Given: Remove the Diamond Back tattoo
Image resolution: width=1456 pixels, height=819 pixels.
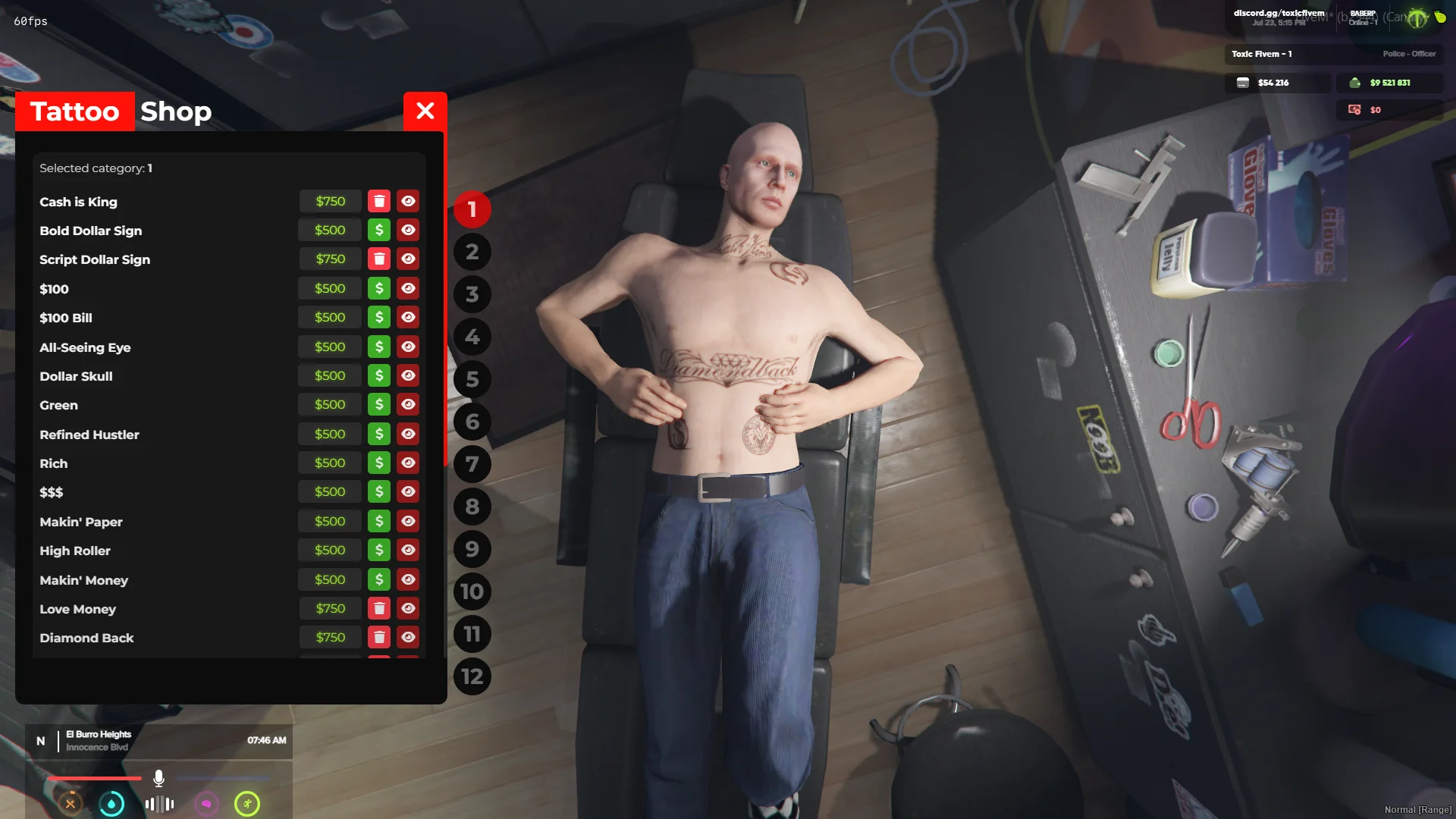Looking at the screenshot, I should tap(379, 637).
